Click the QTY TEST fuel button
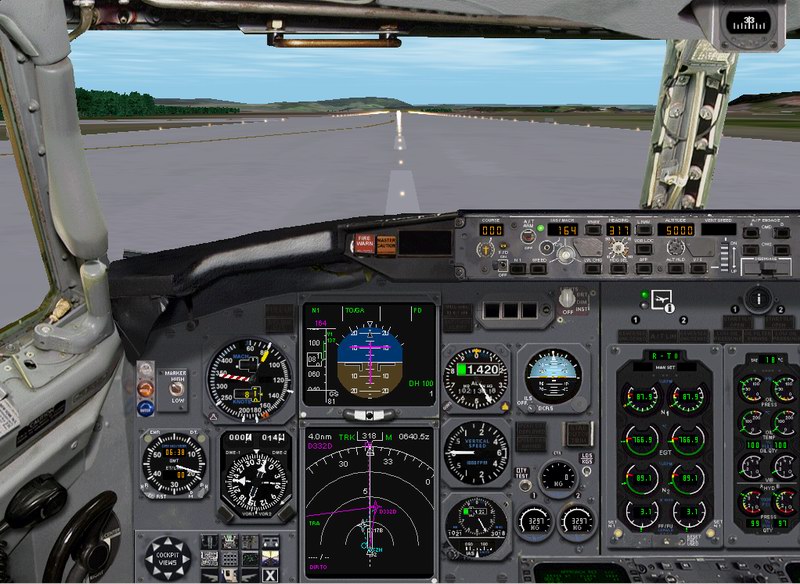This screenshot has height=584, width=800. [x=521, y=472]
